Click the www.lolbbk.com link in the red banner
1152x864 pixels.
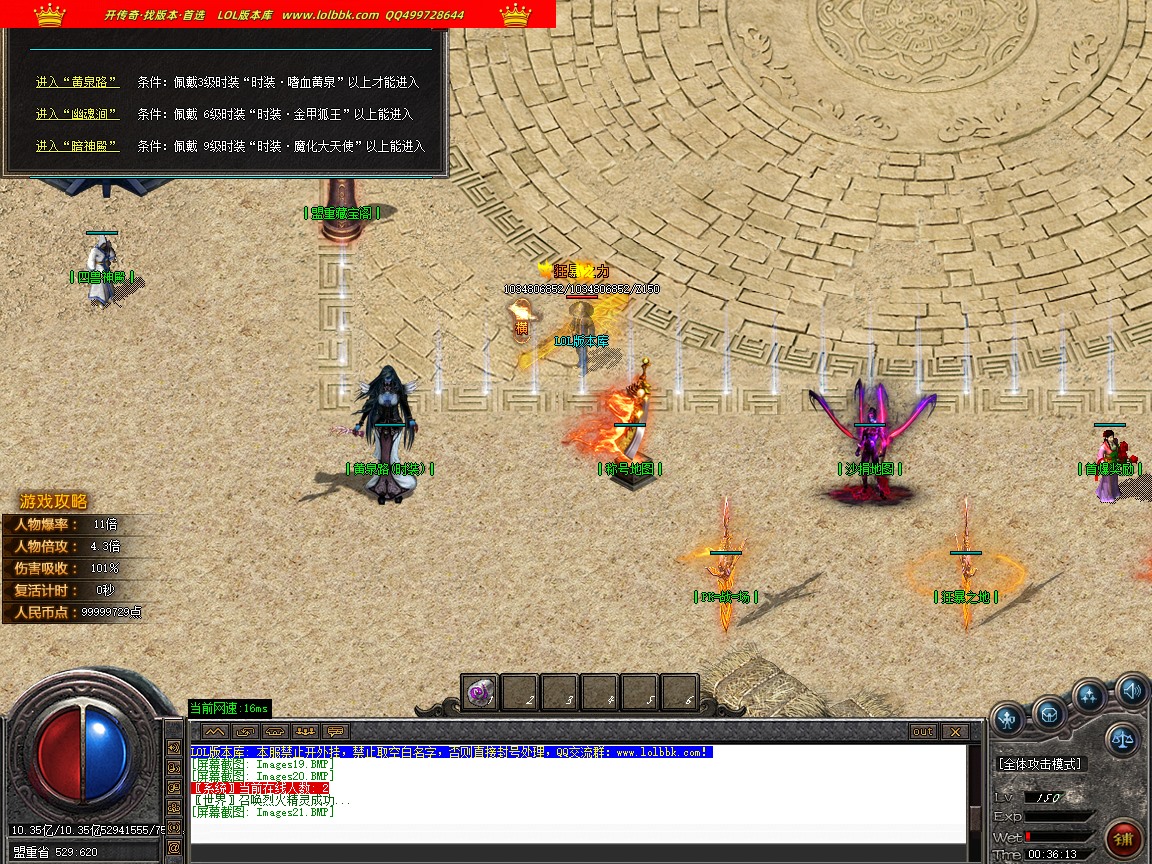click(330, 15)
